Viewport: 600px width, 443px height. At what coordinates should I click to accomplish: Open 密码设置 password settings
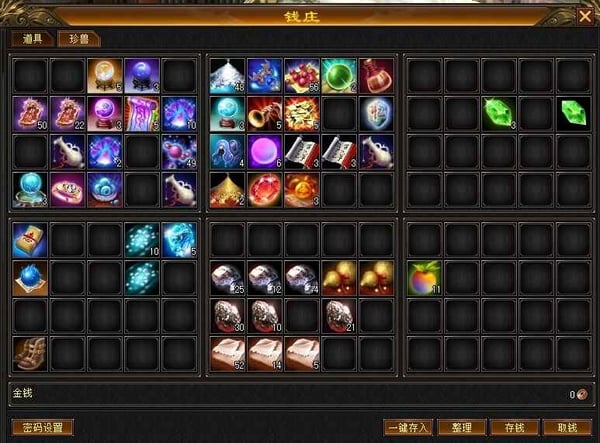tap(42, 427)
